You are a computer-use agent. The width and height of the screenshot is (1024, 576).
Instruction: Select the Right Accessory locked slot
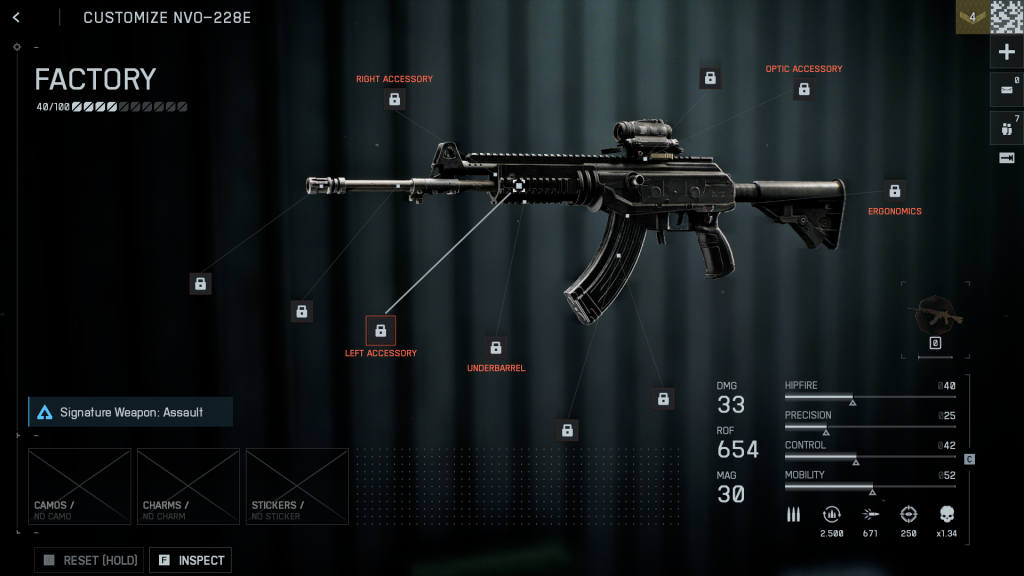pos(395,99)
